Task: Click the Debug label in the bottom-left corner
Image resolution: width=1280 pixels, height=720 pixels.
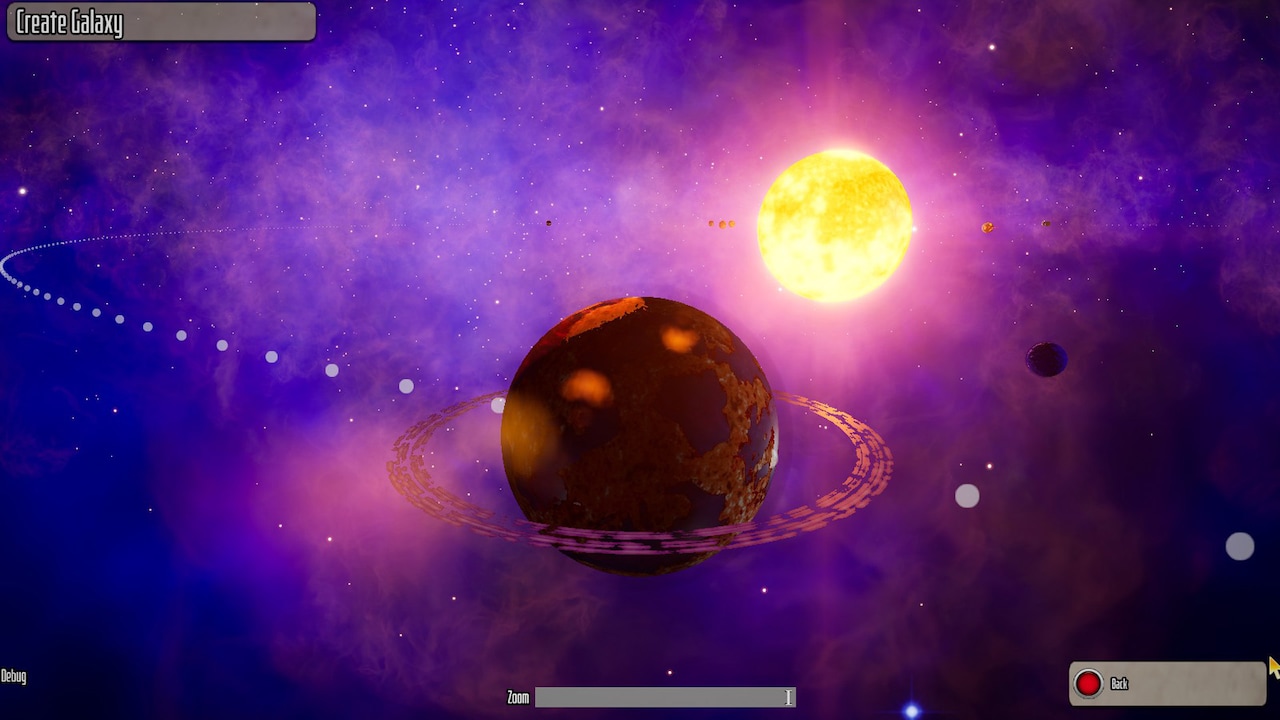Action: pyautogui.click(x=14, y=676)
